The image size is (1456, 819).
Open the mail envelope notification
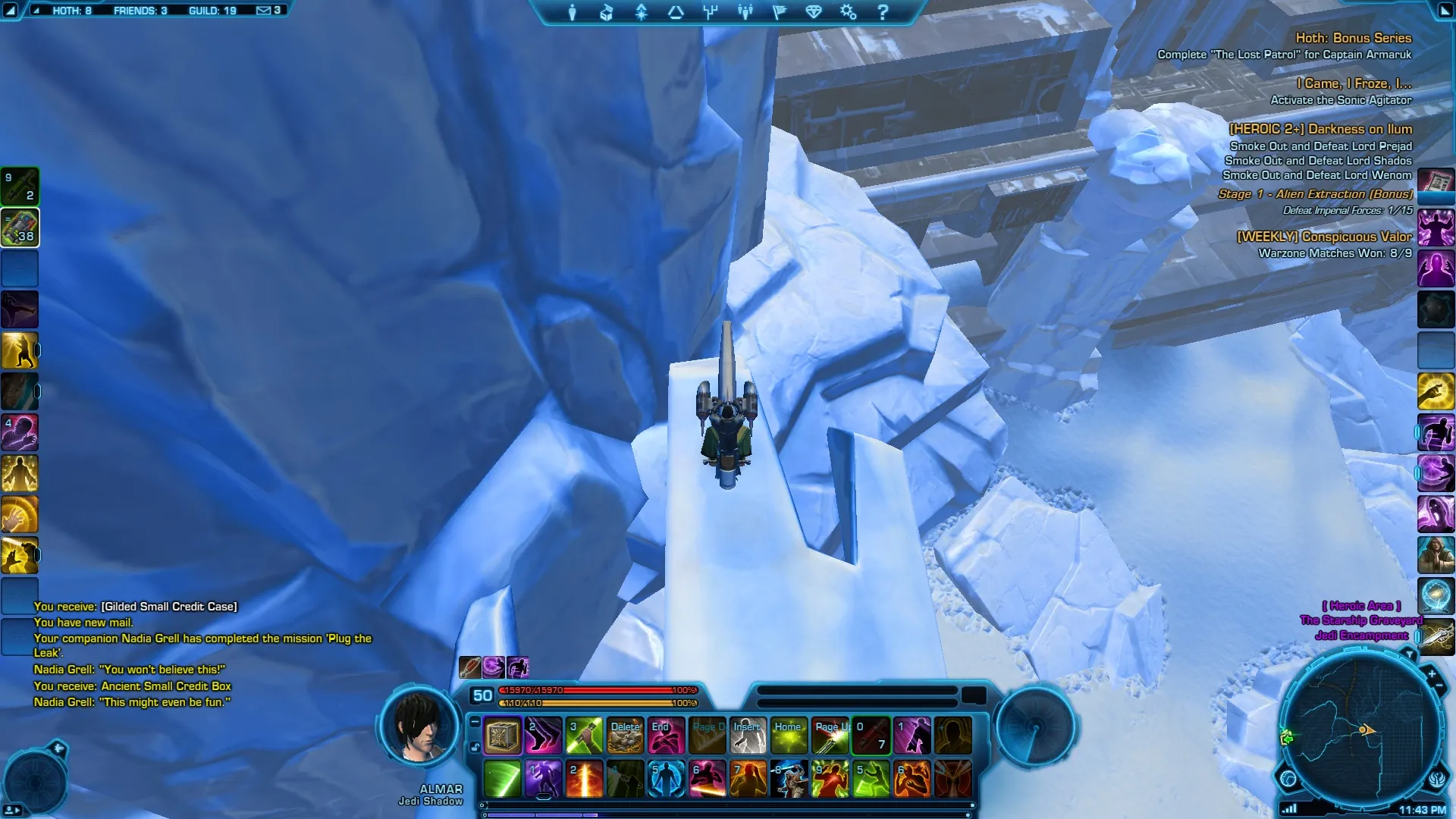[268, 11]
